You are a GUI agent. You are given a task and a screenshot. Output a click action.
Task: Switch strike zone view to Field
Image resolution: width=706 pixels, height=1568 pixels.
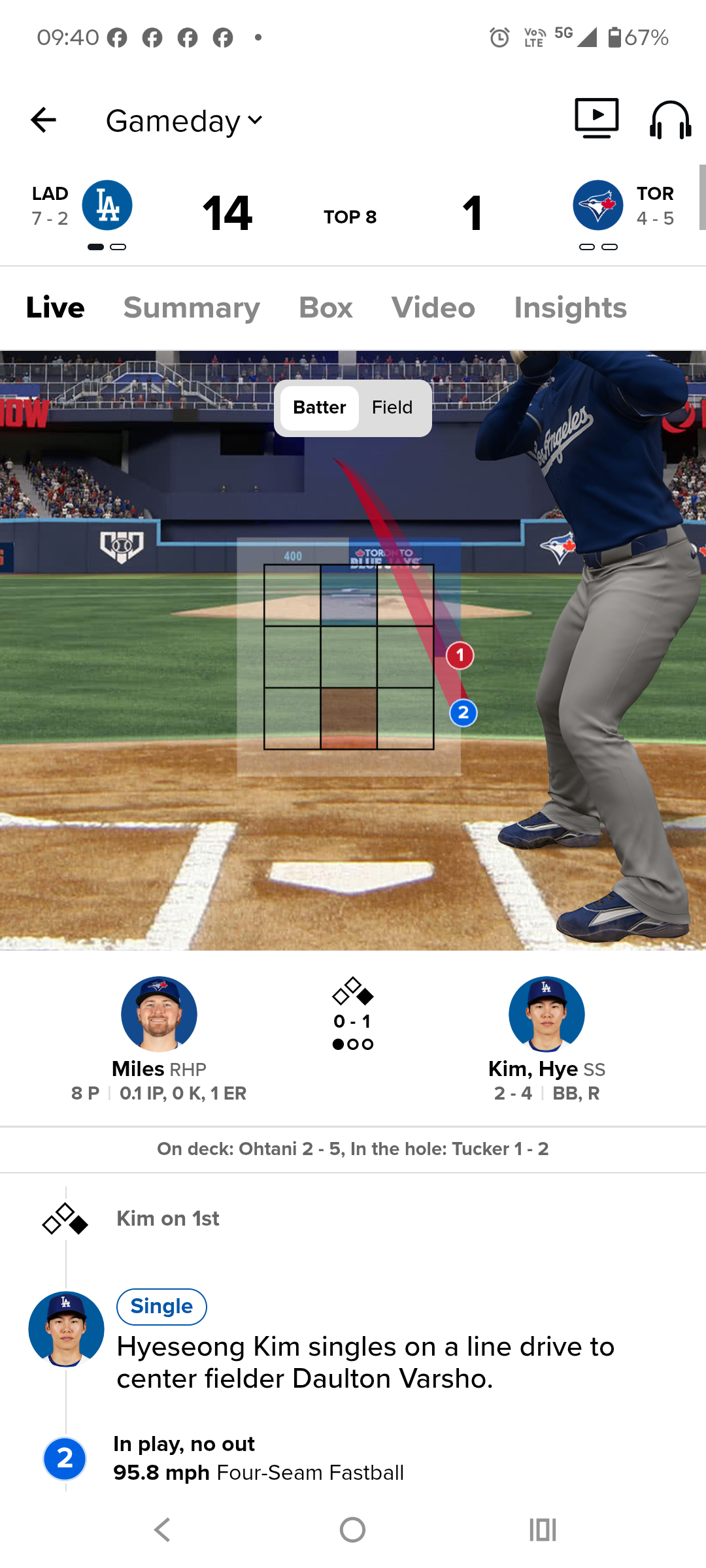click(392, 408)
